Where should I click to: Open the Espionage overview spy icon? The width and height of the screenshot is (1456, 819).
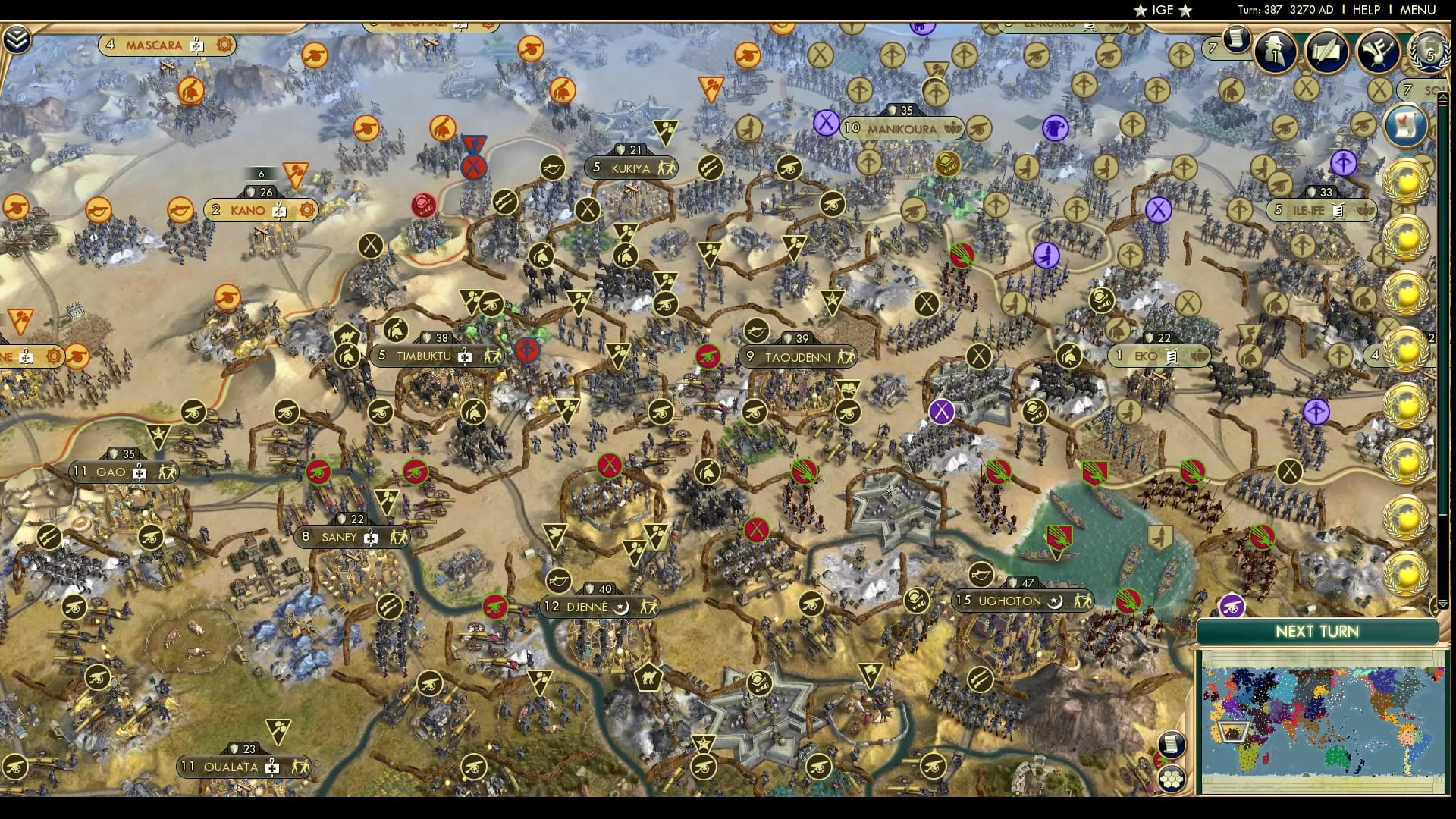1274,51
